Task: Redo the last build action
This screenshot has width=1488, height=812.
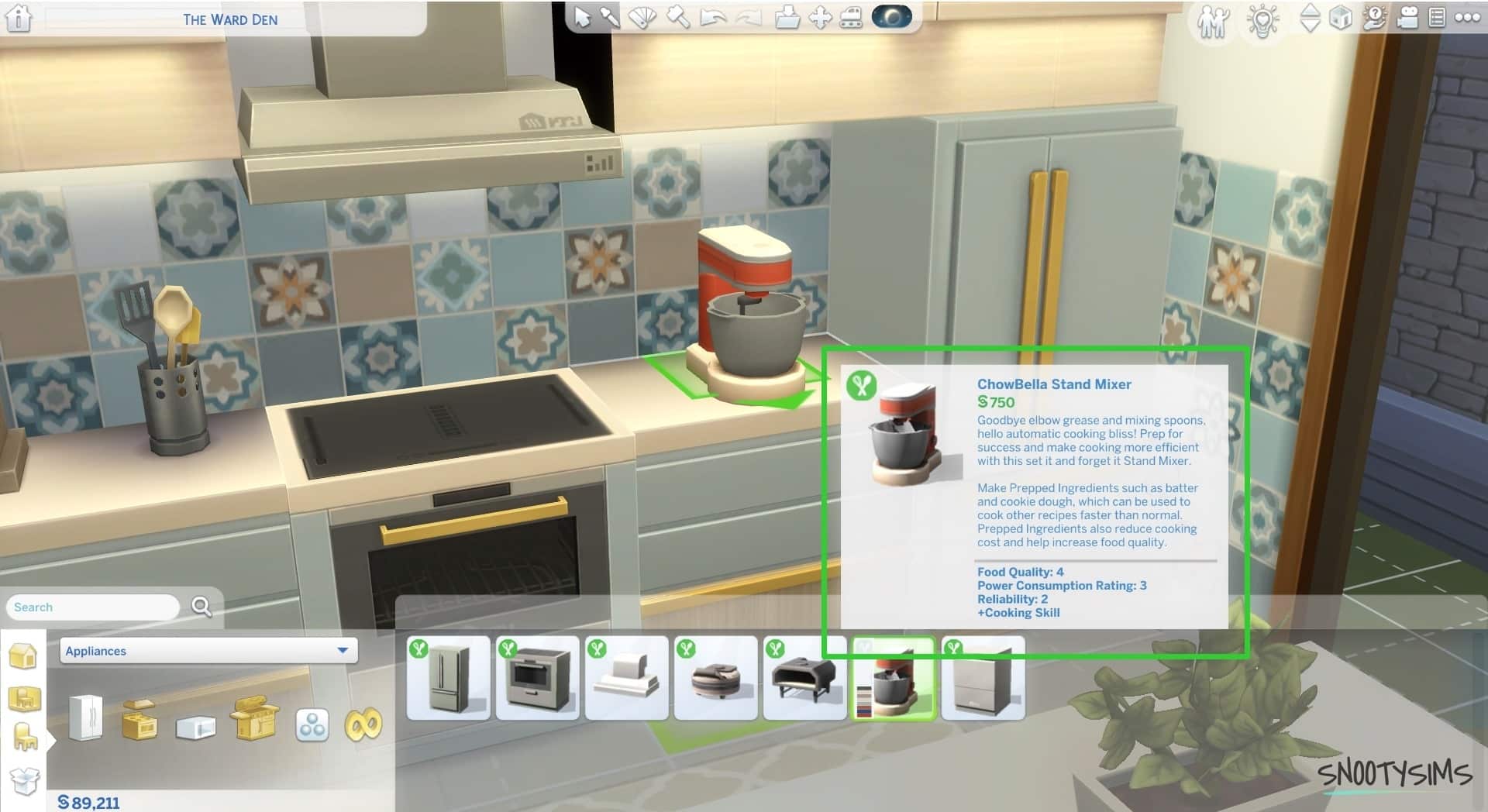Action: click(x=747, y=17)
